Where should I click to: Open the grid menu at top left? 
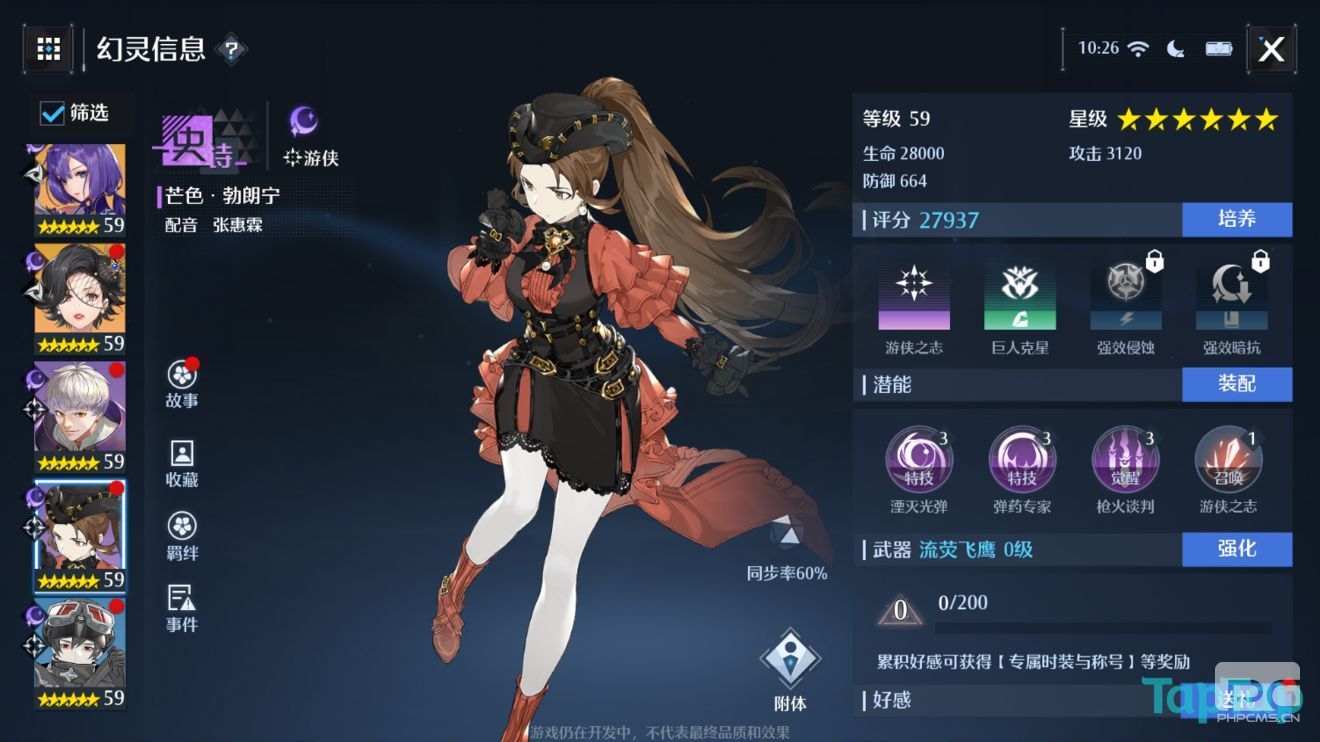48,48
